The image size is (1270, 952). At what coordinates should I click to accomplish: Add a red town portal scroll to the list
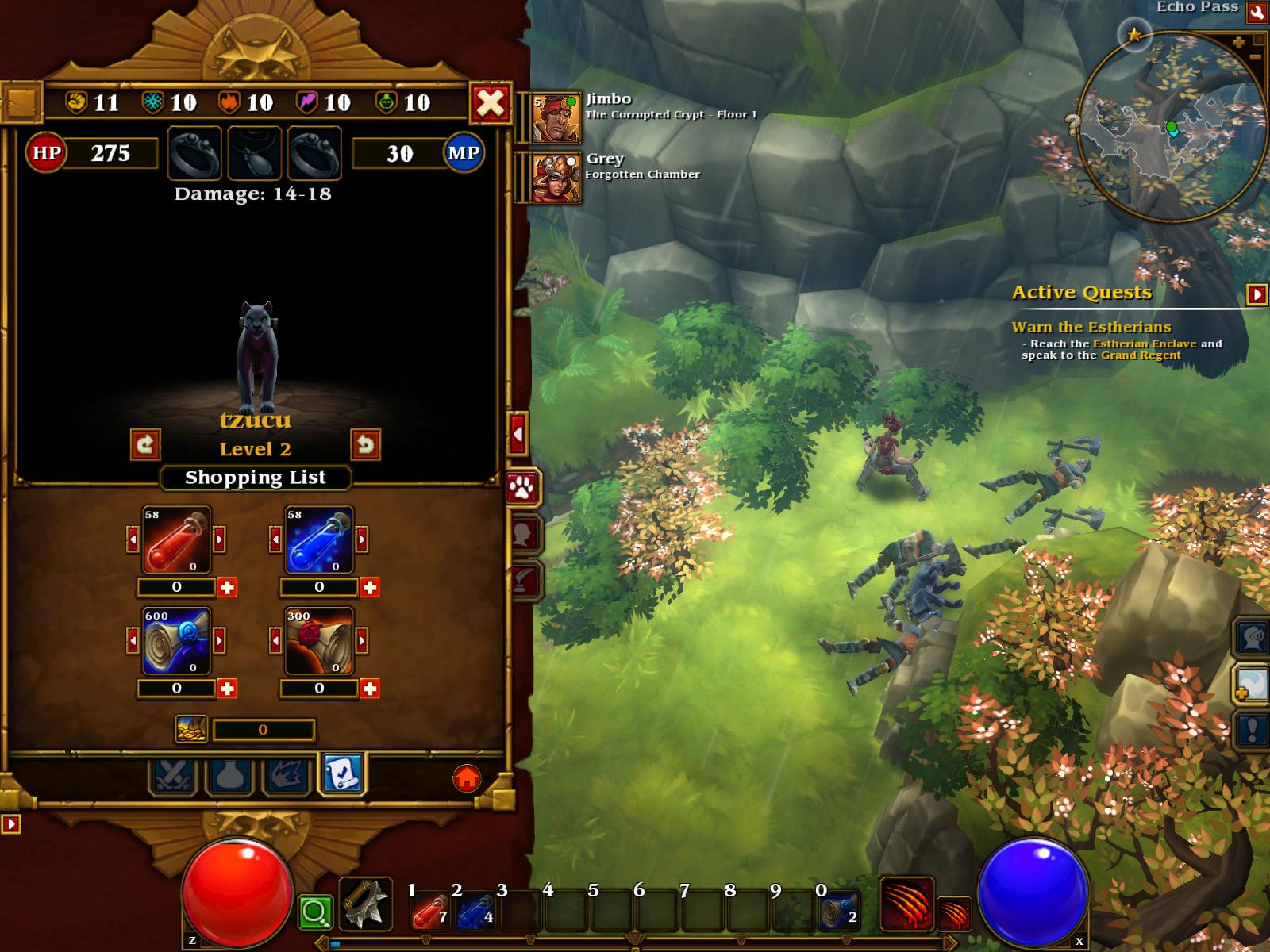point(370,689)
